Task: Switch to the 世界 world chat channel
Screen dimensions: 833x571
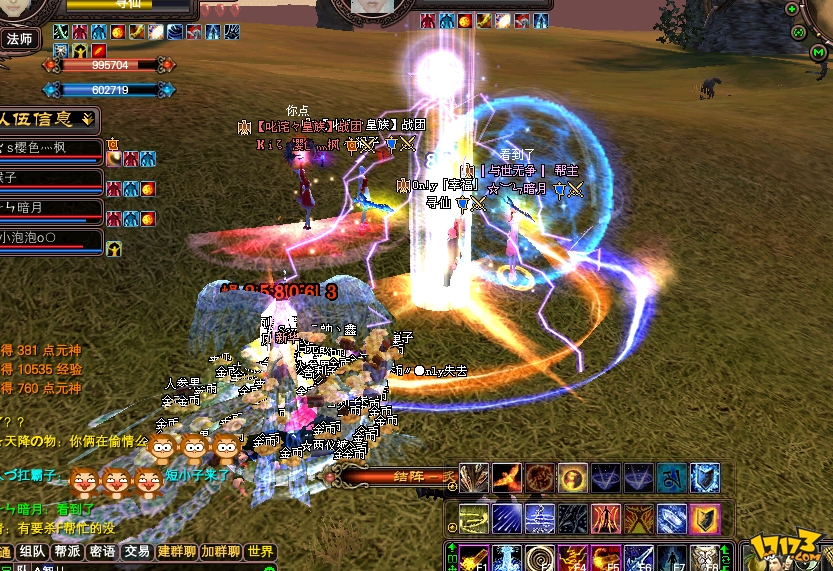Action: click(x=260, y=551)
